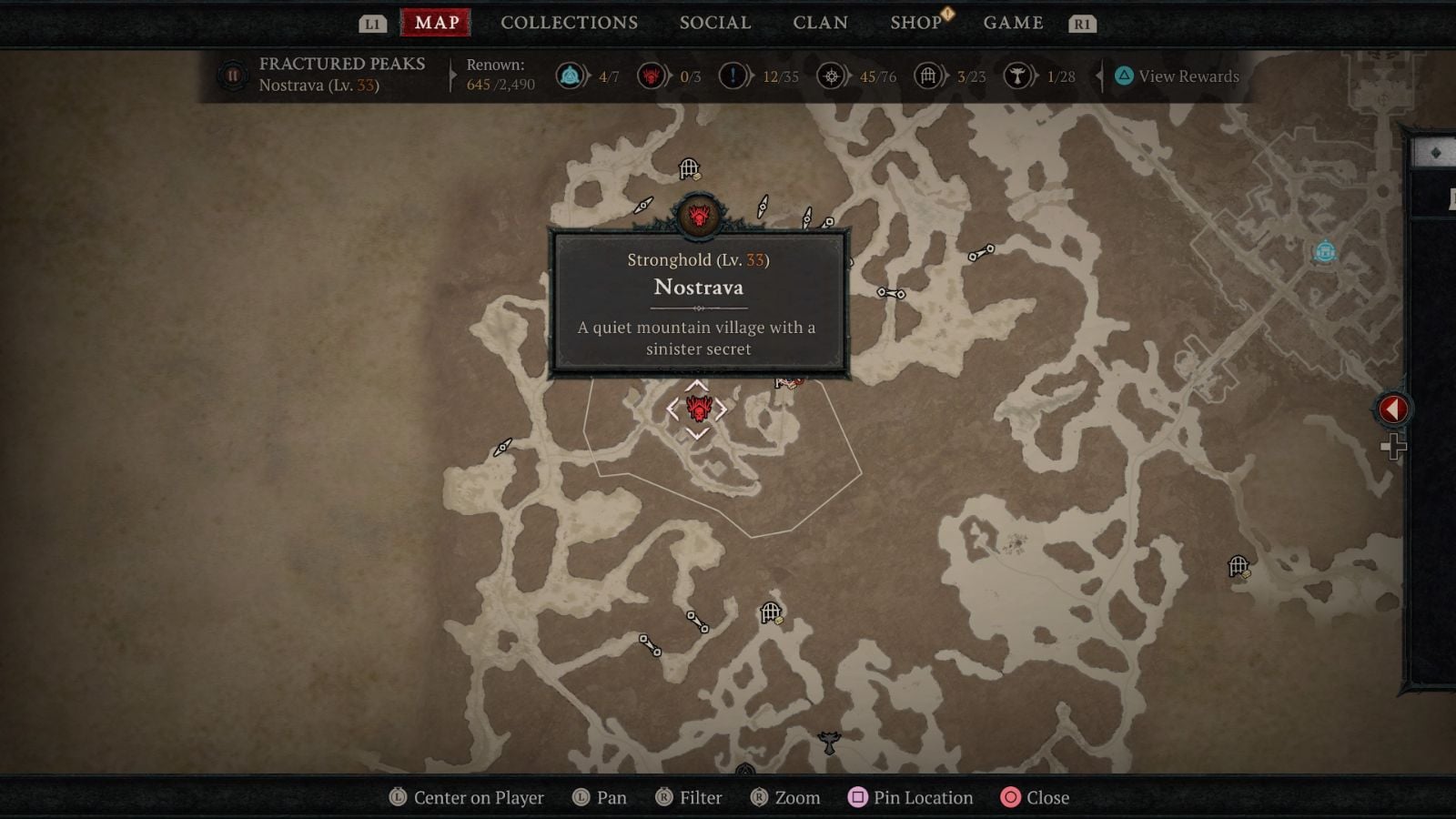Image resolution: width=1456 pixels, height=819 pixels.
Task: Click View Rewards for renown
Action: coord(1177,76)
